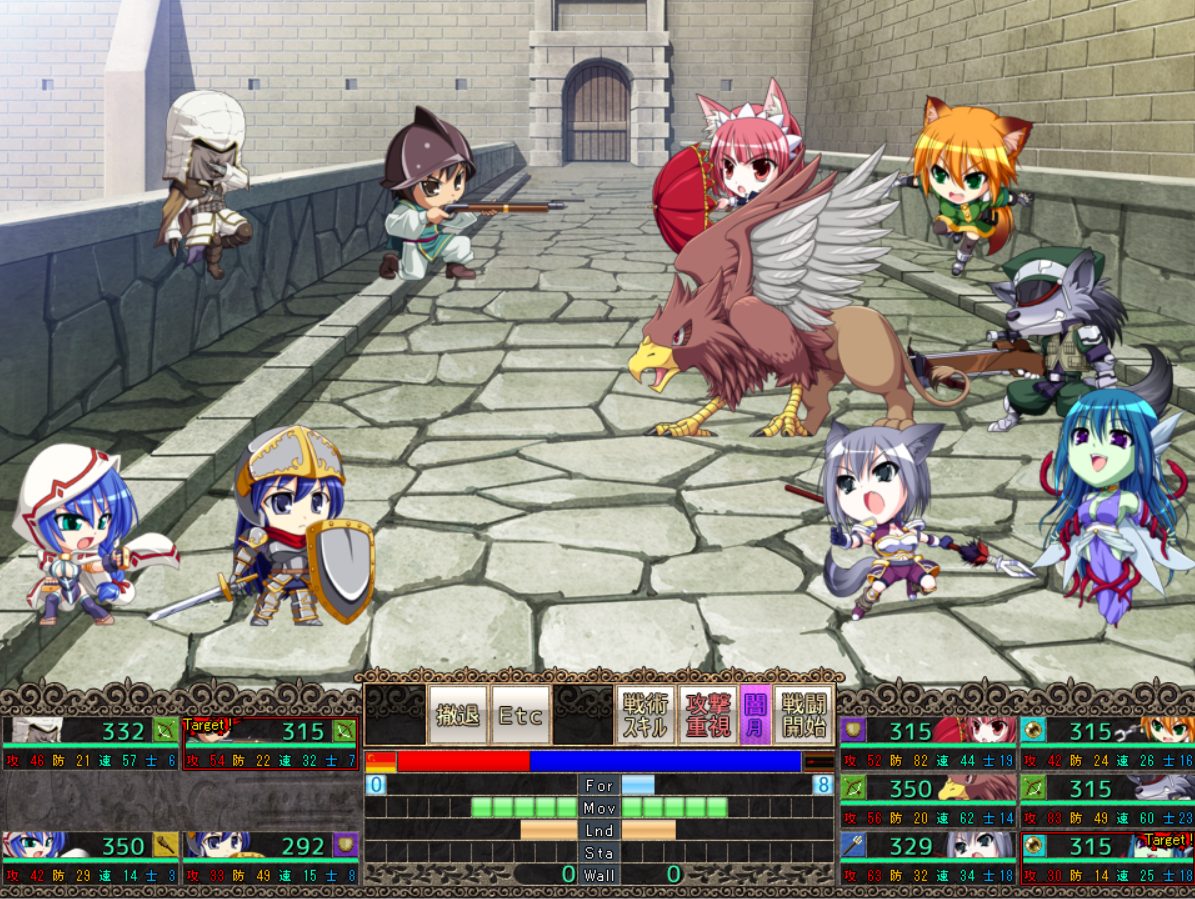Screen dimensions: 1195x899
Task: Choose the griffin enemy panel with 350 HP
Action: pos(928,801)
